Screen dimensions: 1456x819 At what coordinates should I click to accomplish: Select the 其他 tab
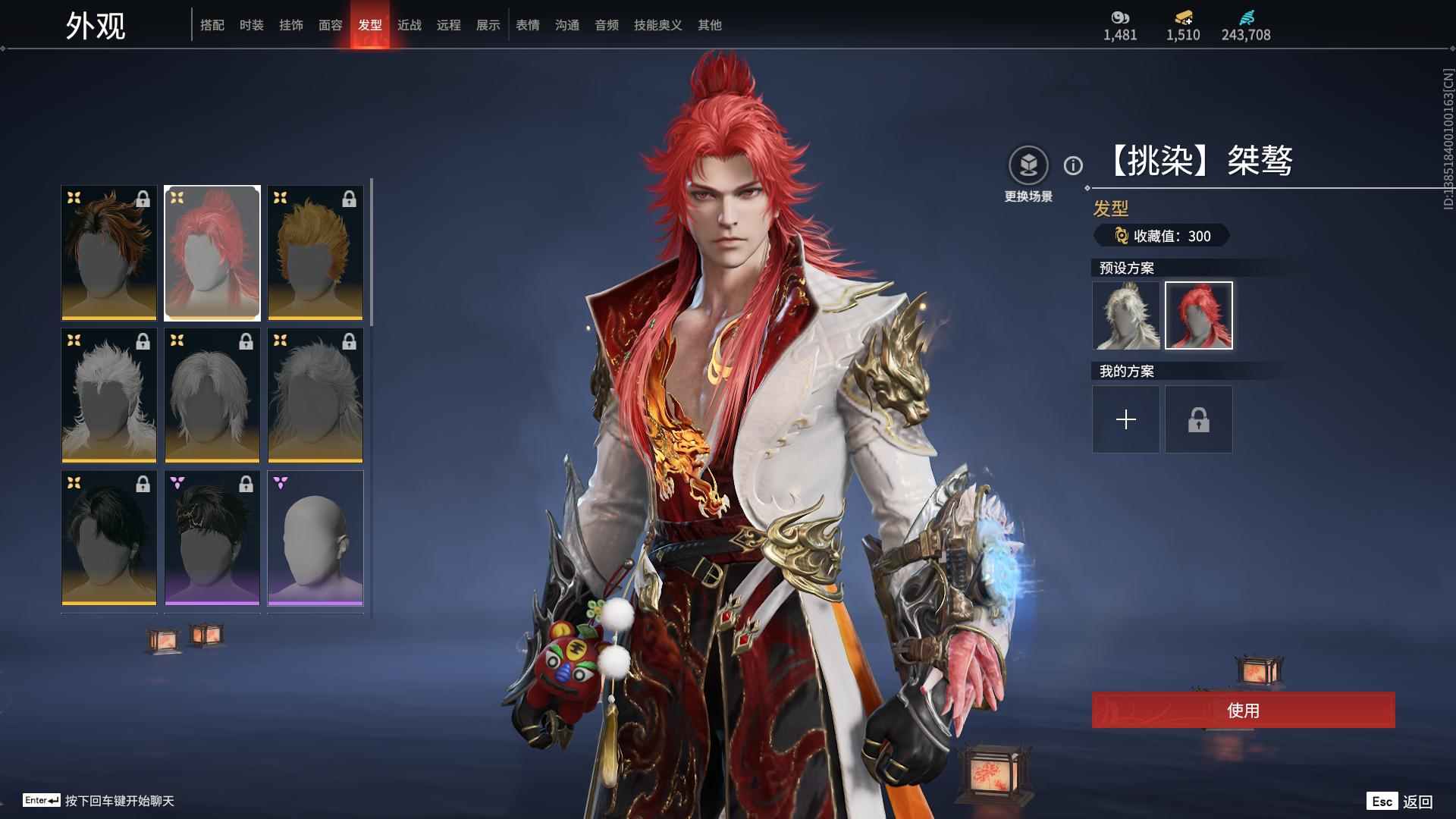click(710, 25)
